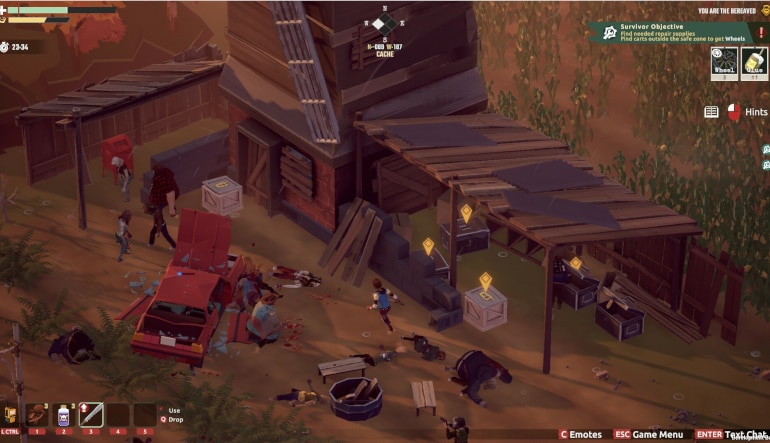Click the Glue repair supply icon
This screenshot has height=443, width=770.
coord(753,63)
